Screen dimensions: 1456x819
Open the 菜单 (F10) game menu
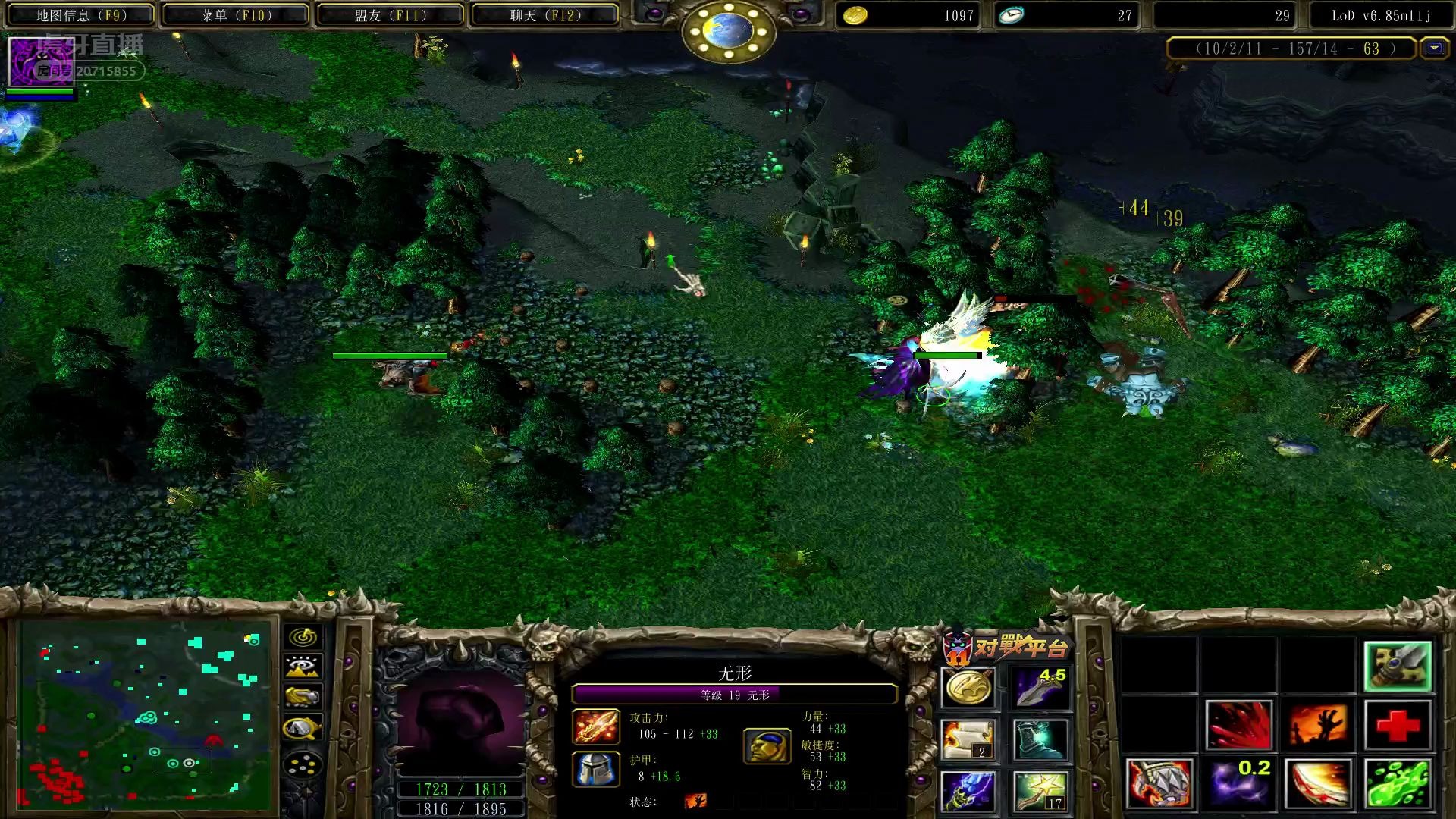[x=236, y=15]
